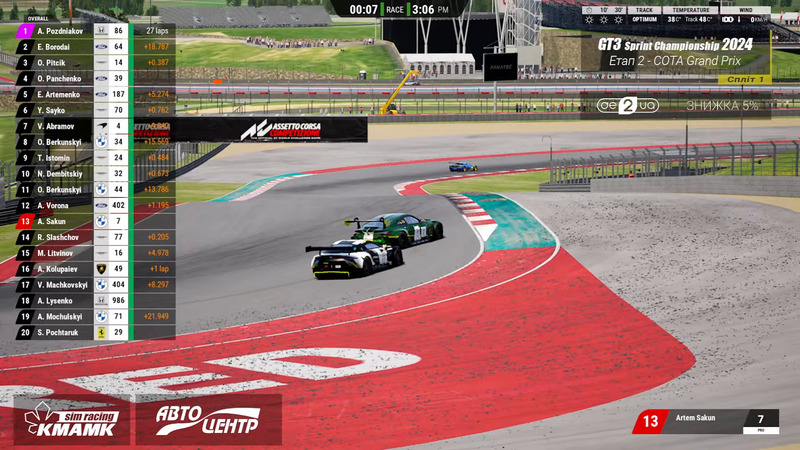
Task: Choose E. Borodai's leaderboard row
Action: point(62,47)
